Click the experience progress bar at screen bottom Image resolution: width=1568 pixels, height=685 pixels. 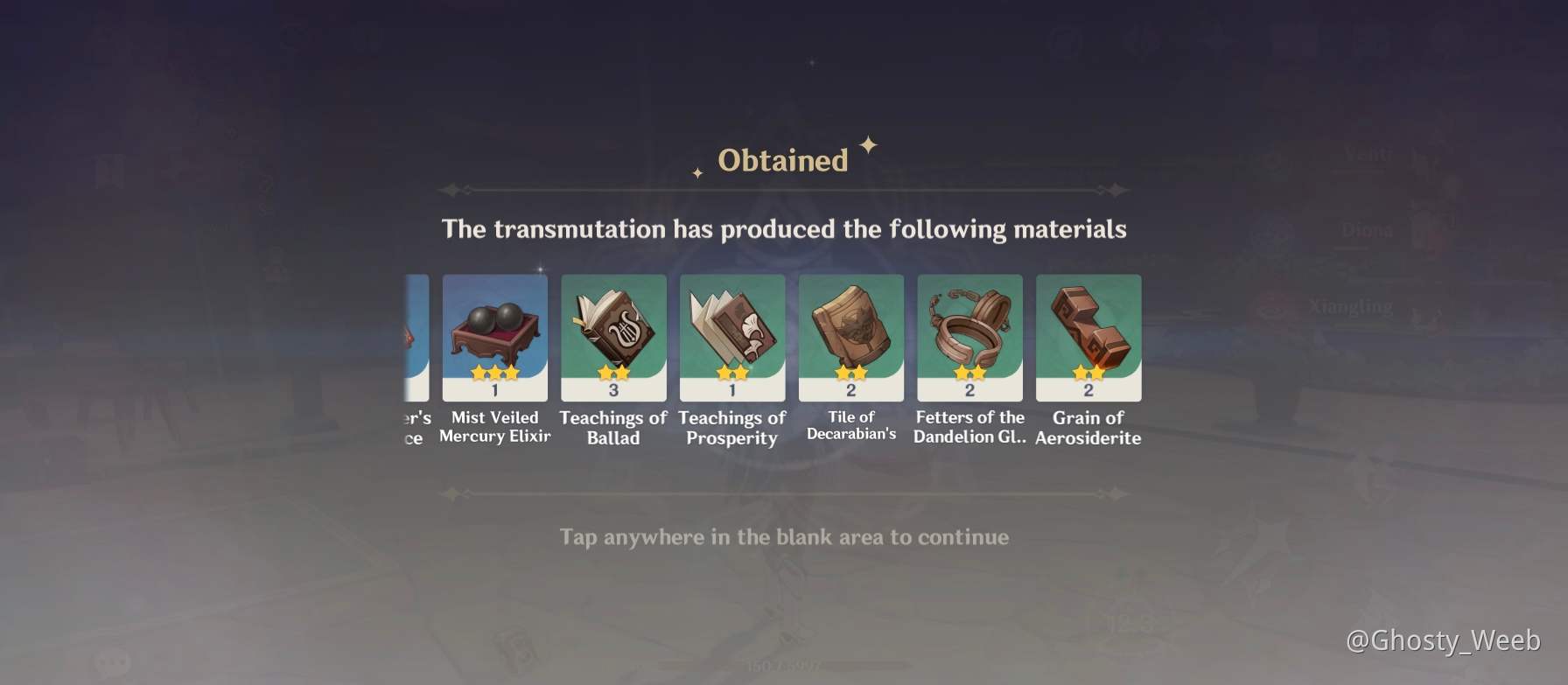[x=784, y=664]
